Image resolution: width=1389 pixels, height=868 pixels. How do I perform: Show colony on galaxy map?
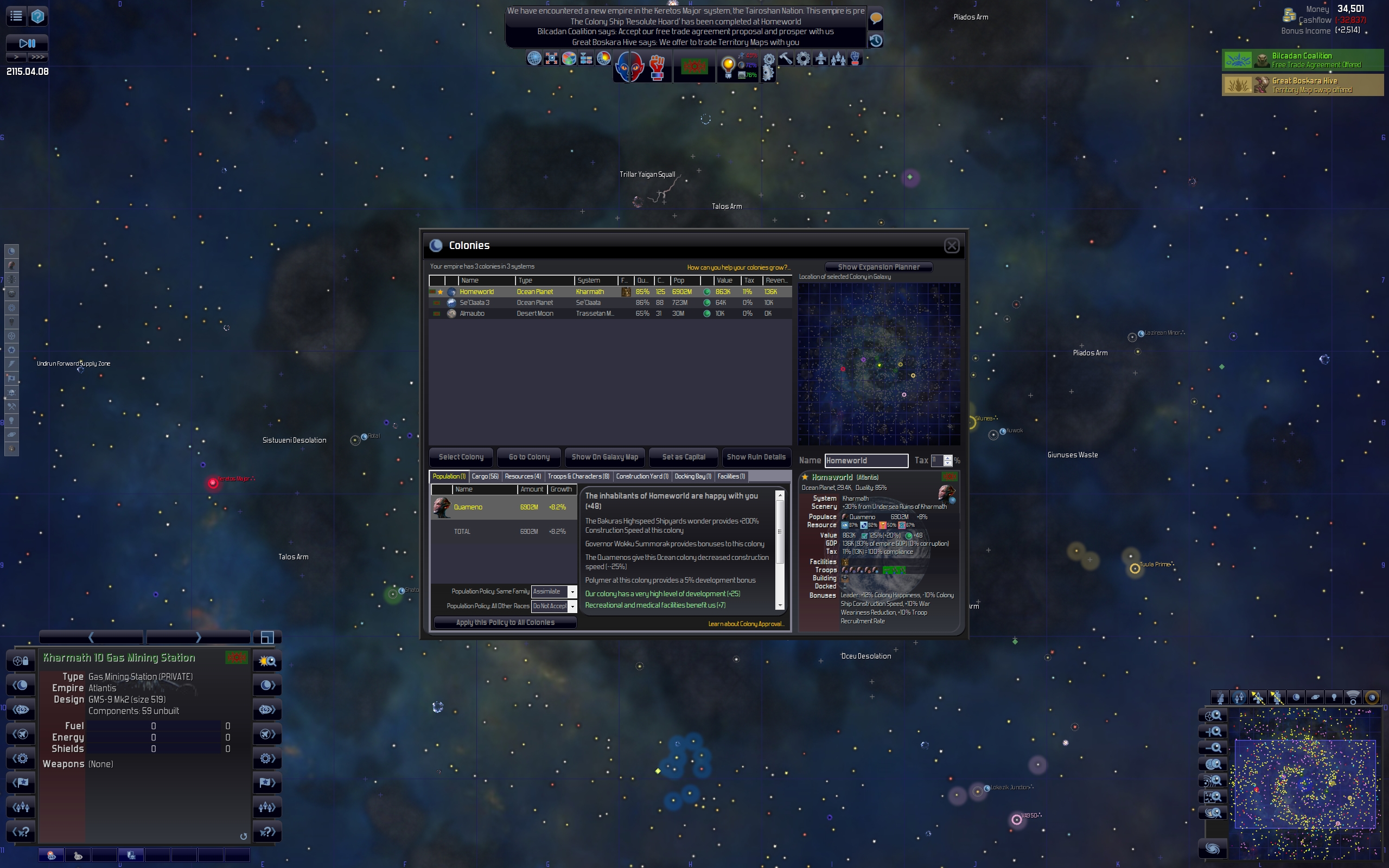(x=604, y=457)
